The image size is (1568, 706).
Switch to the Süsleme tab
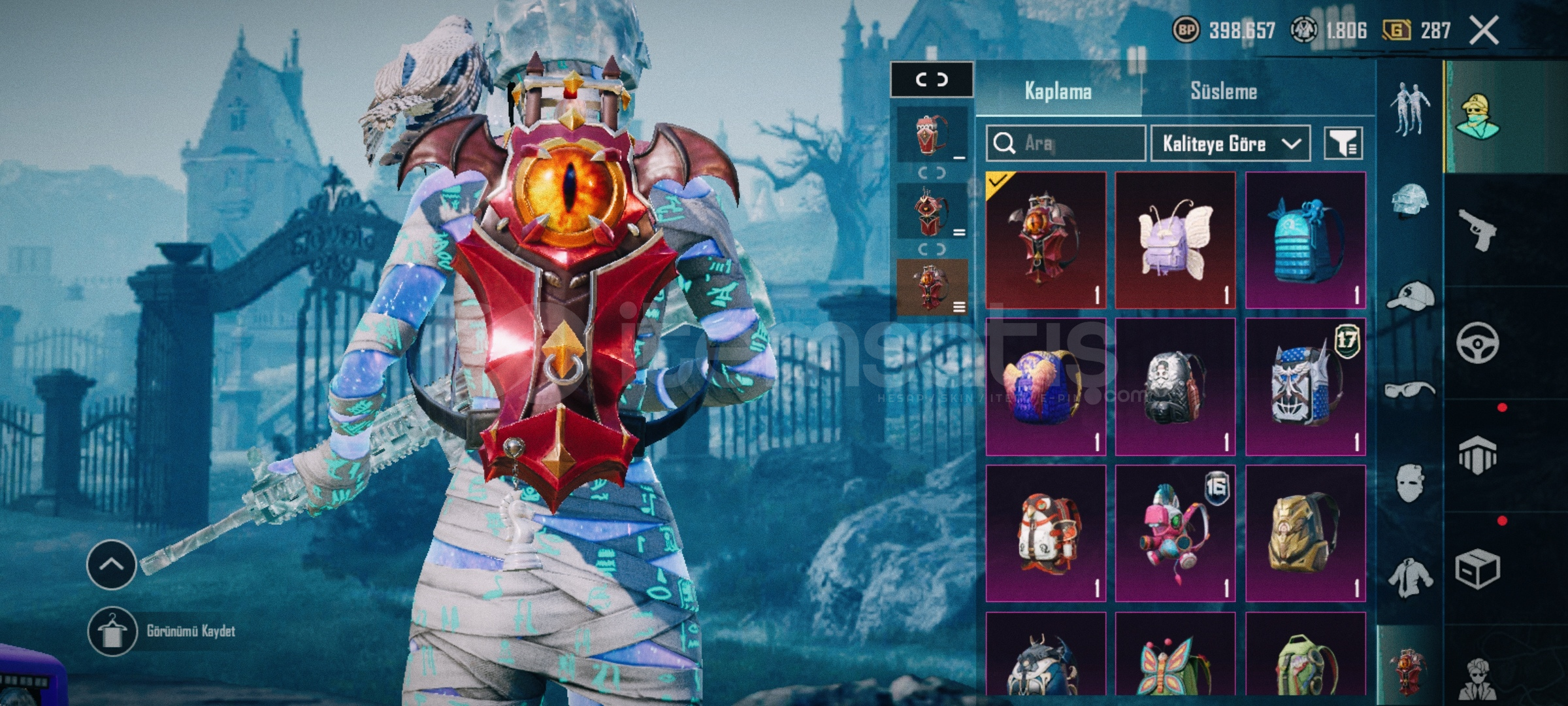point(1223,92)
